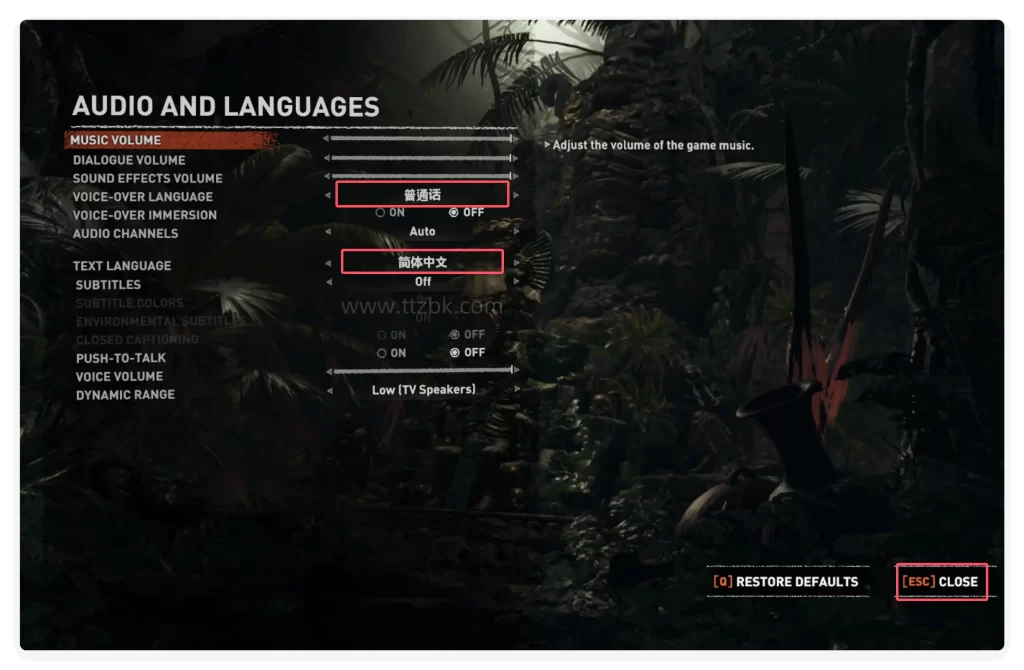Change the Subtitles Off setting

click(422, 282)
